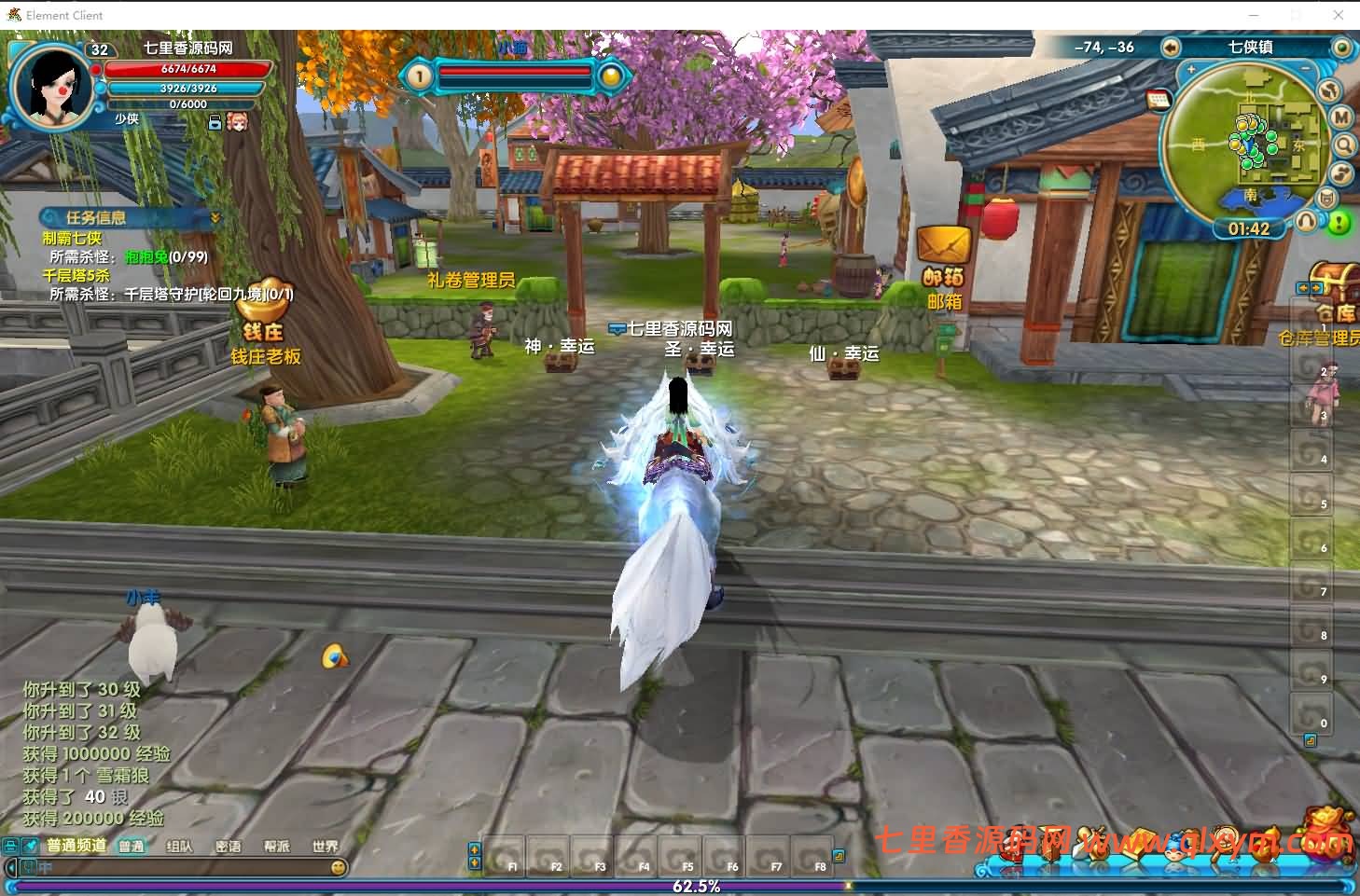Open the world map with the M icon
The width and height of the screenshot is (1360, 896).
tap(1340, 117)
